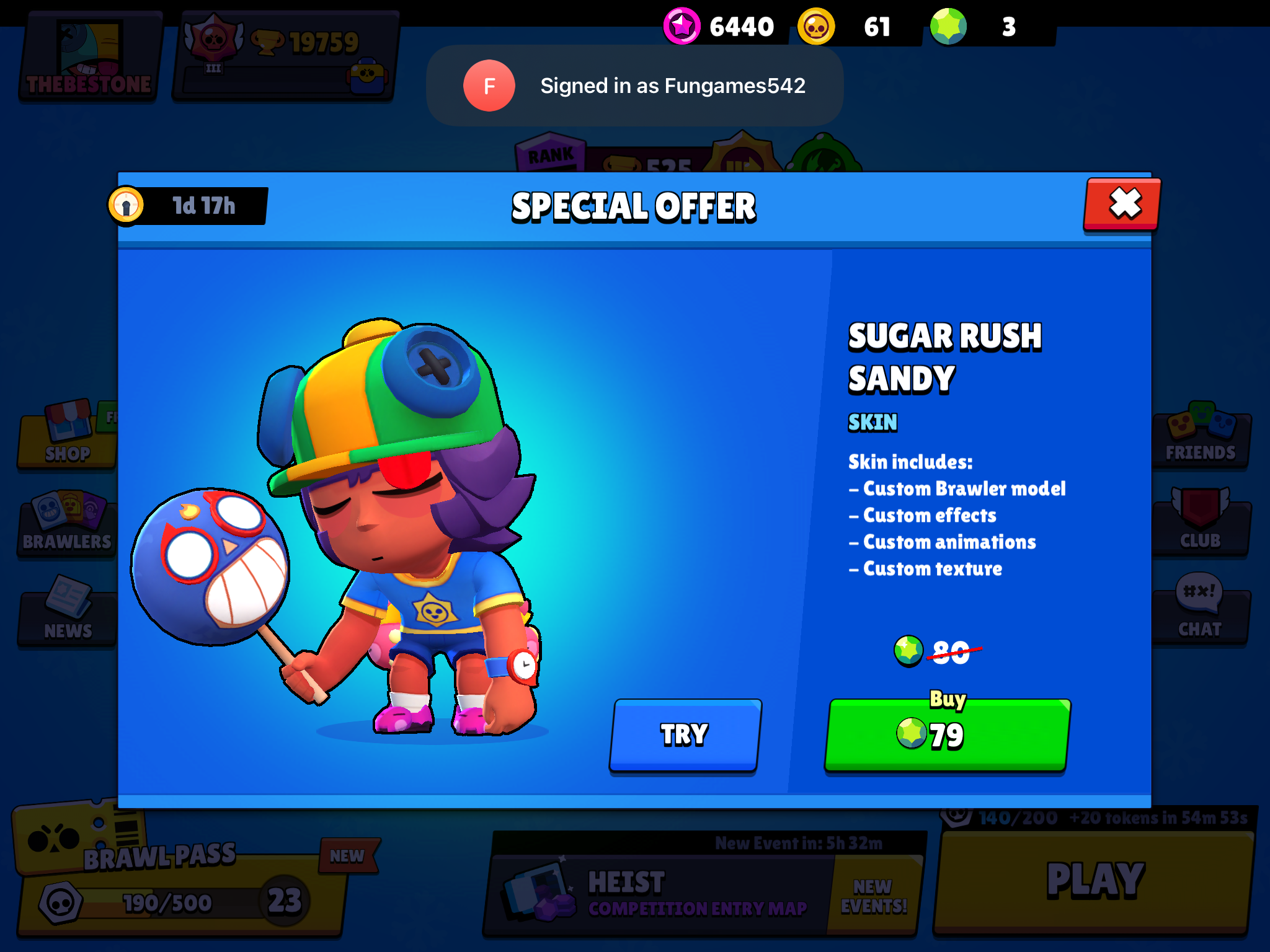
Task: Open the coins balance counter
Action: click(850, 26)
